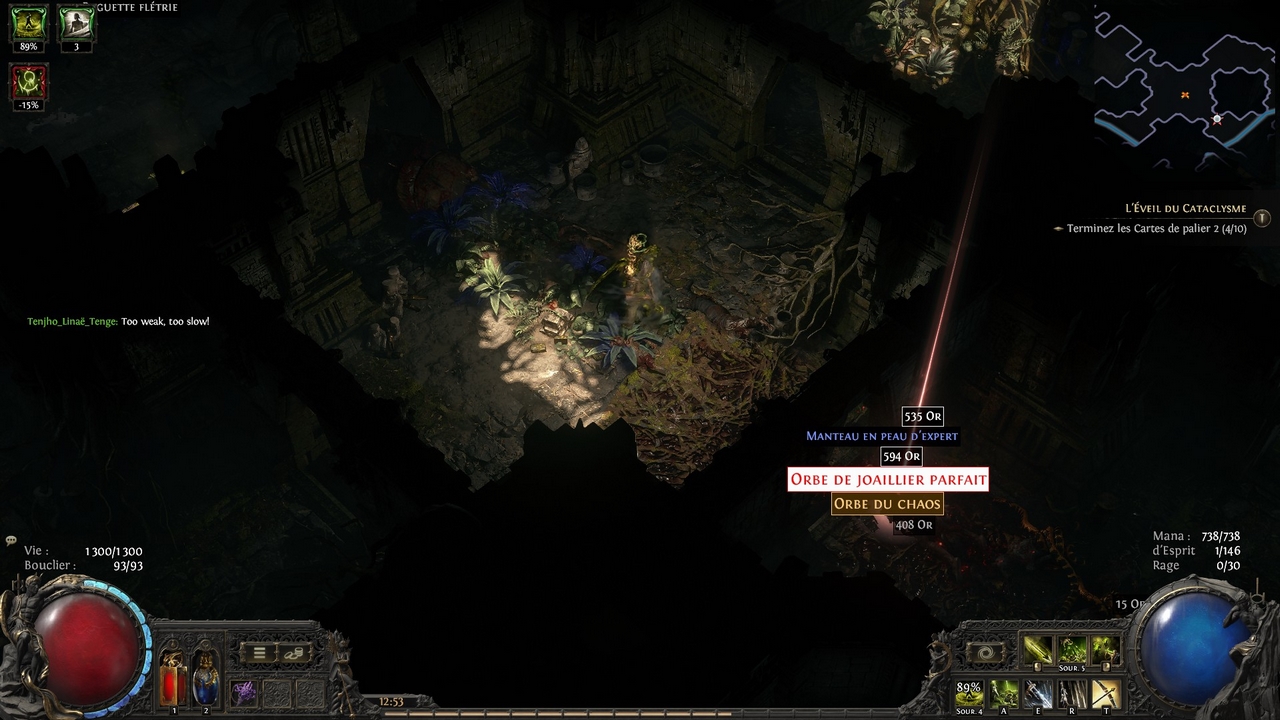Click the swirl portal button
Viewport: 1280px width, 720px height.
(985, 653)
